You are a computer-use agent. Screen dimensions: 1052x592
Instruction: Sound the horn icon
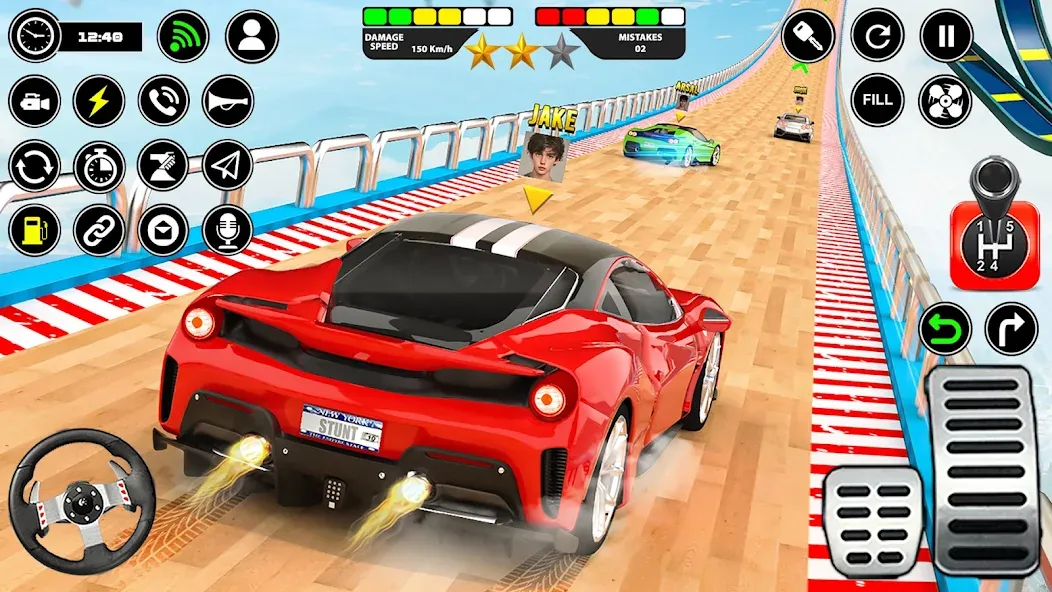(x=228, y=101)
